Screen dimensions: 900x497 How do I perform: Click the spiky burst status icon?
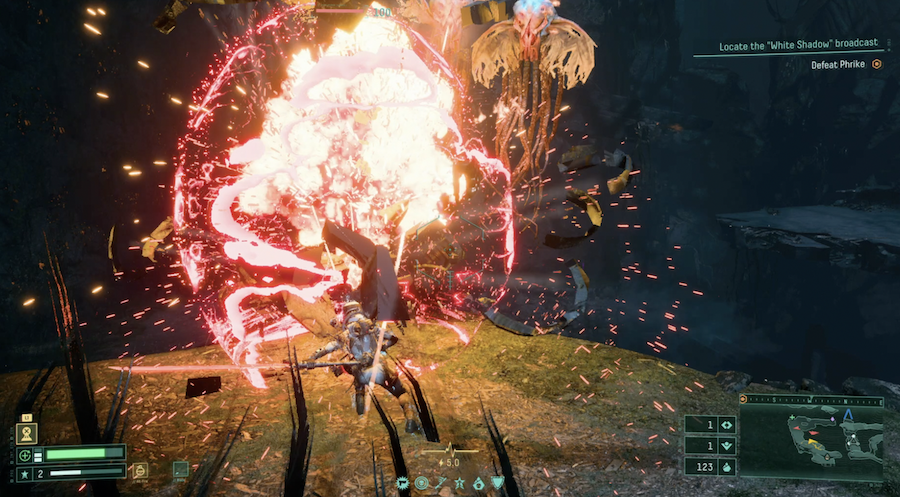402,483
